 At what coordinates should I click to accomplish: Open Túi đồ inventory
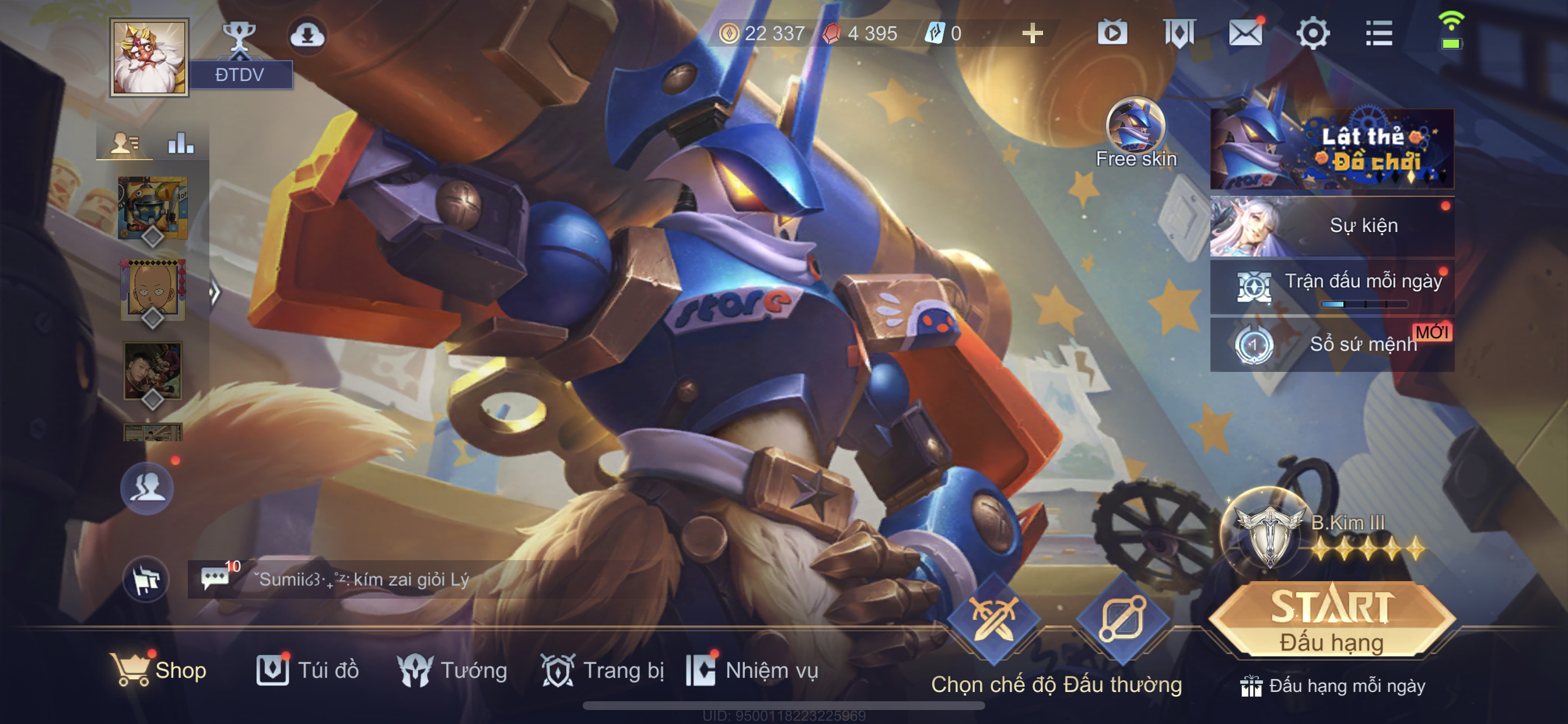coord(307,670)
